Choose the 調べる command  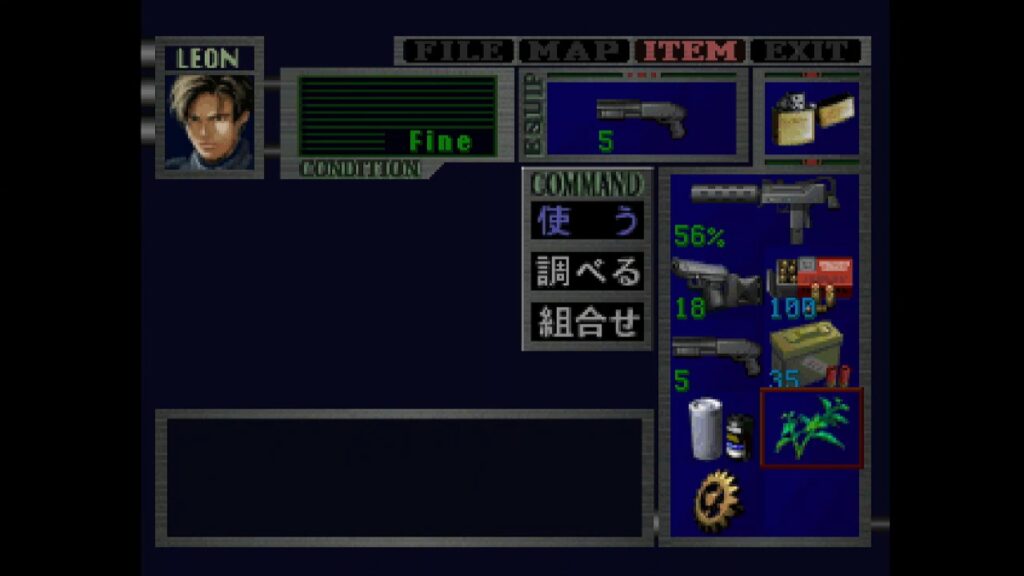coord(587,271)
